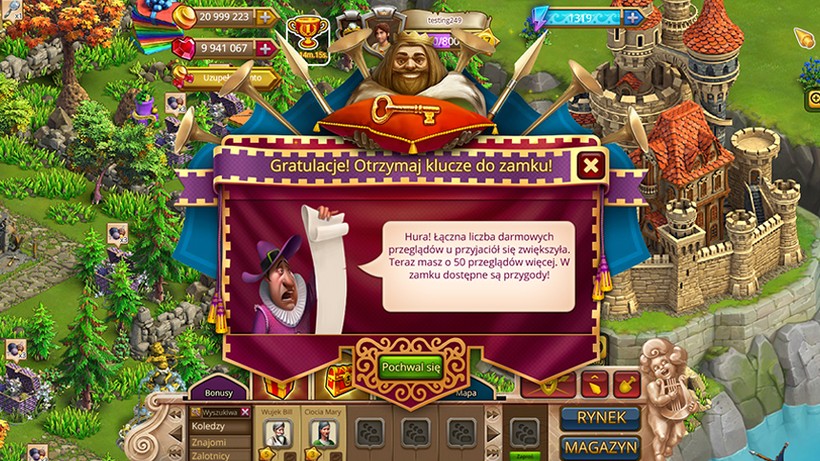Click the green Zaproś invite button

pos(524,455)
